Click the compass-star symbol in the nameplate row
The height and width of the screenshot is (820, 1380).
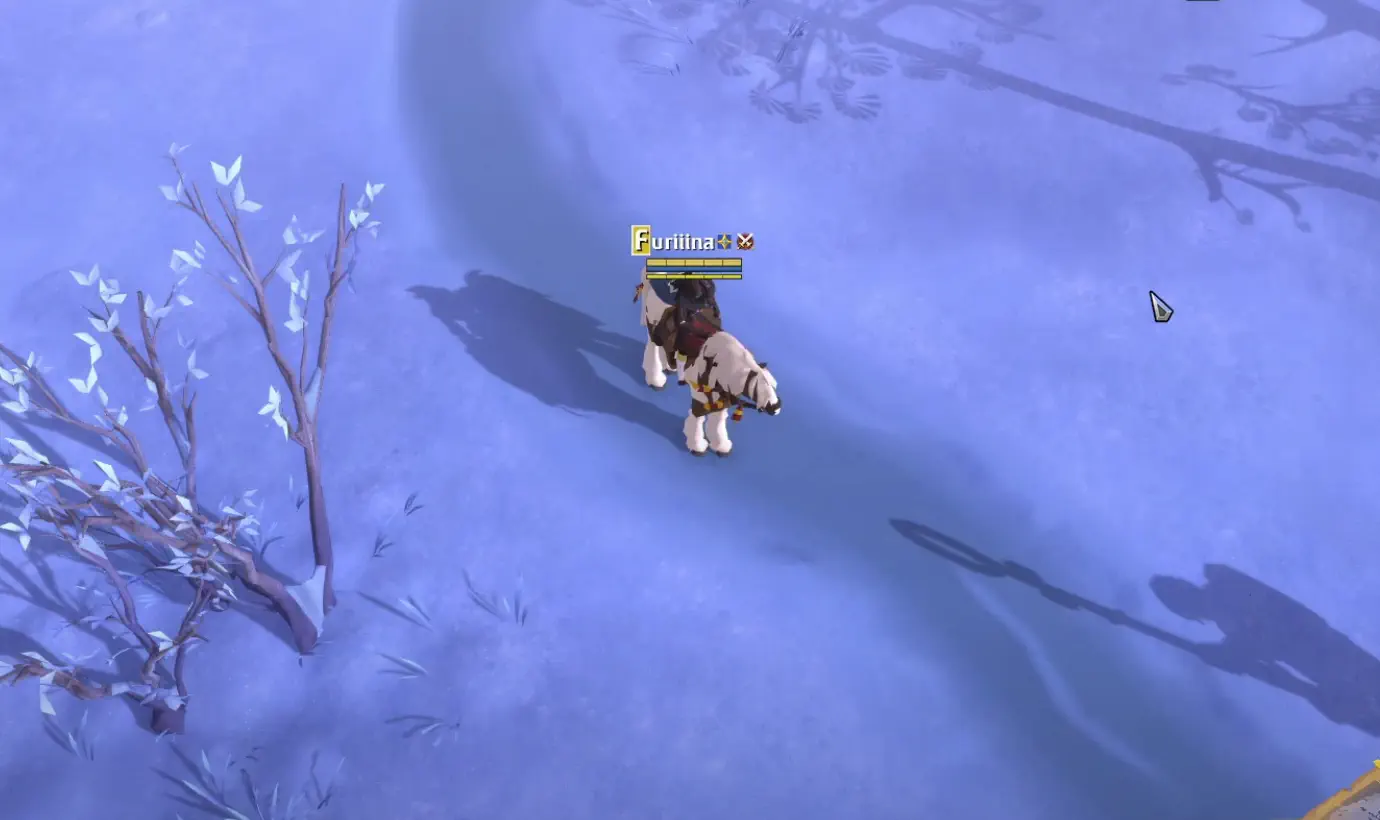(x=724, y=240)
